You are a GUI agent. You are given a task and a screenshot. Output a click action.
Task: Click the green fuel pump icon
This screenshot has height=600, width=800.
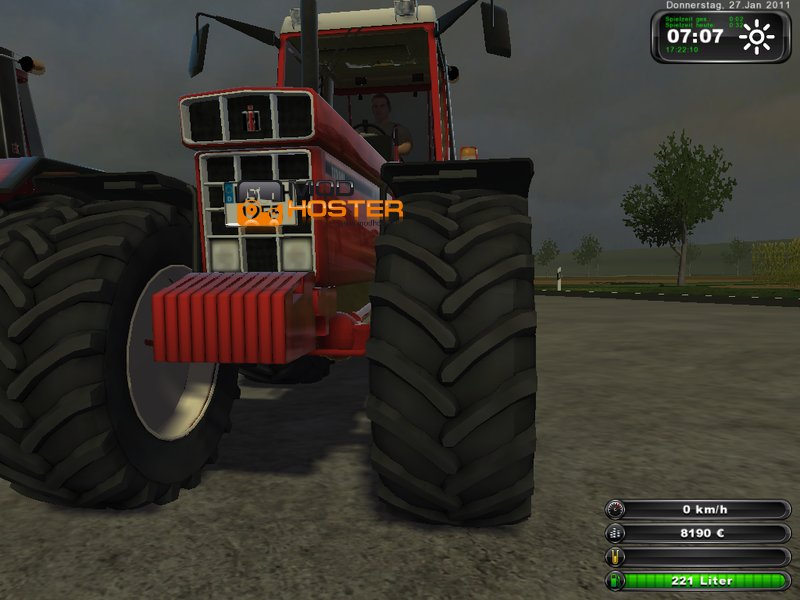point(616,581)
